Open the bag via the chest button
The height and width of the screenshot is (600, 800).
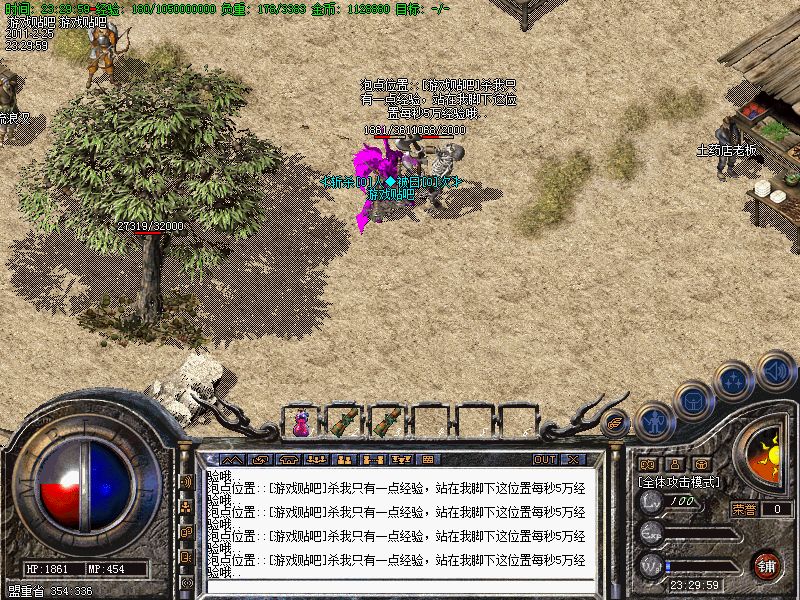tap(693, 398)
